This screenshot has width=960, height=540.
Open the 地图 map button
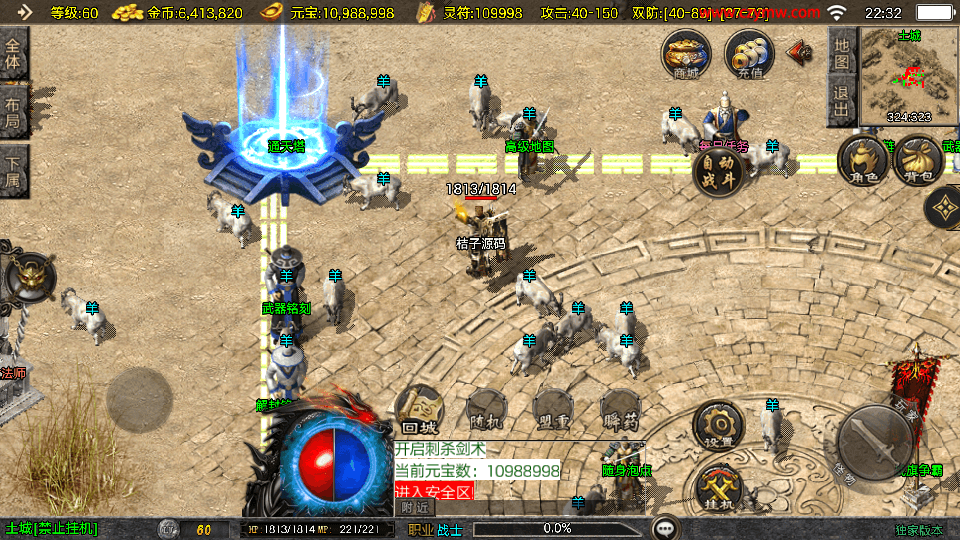click(842, 53)
